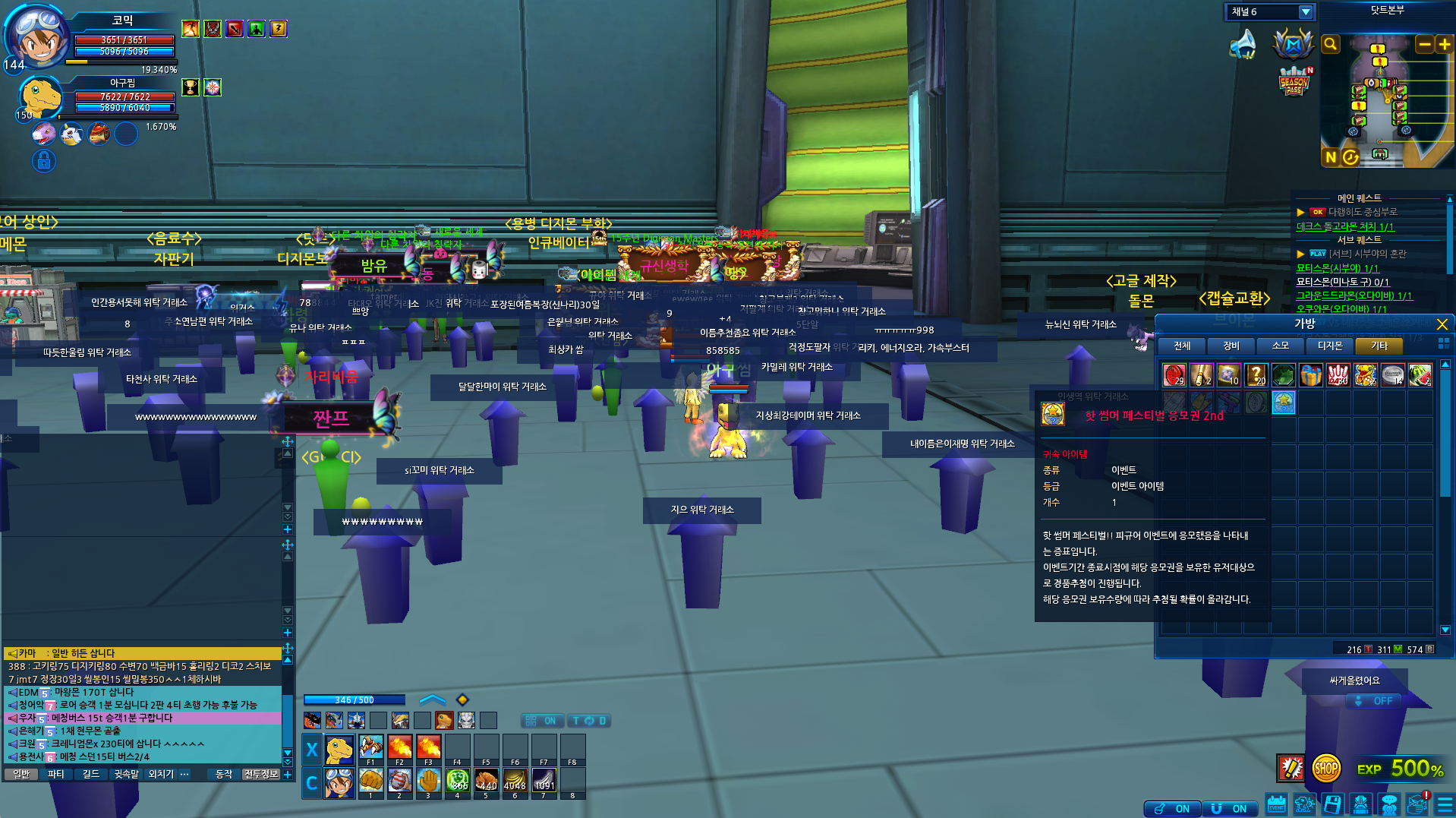Show the 디지몬 inventory tab
This screenshot has width=1456, height=818.
(x=1330, y=346)
